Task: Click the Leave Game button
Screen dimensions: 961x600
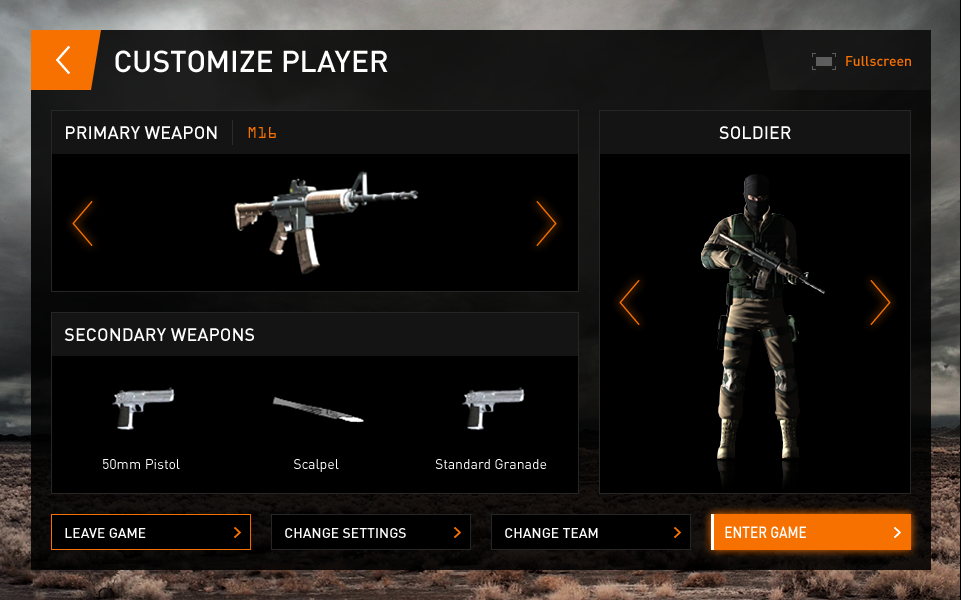Action: [x=151, y=533]
